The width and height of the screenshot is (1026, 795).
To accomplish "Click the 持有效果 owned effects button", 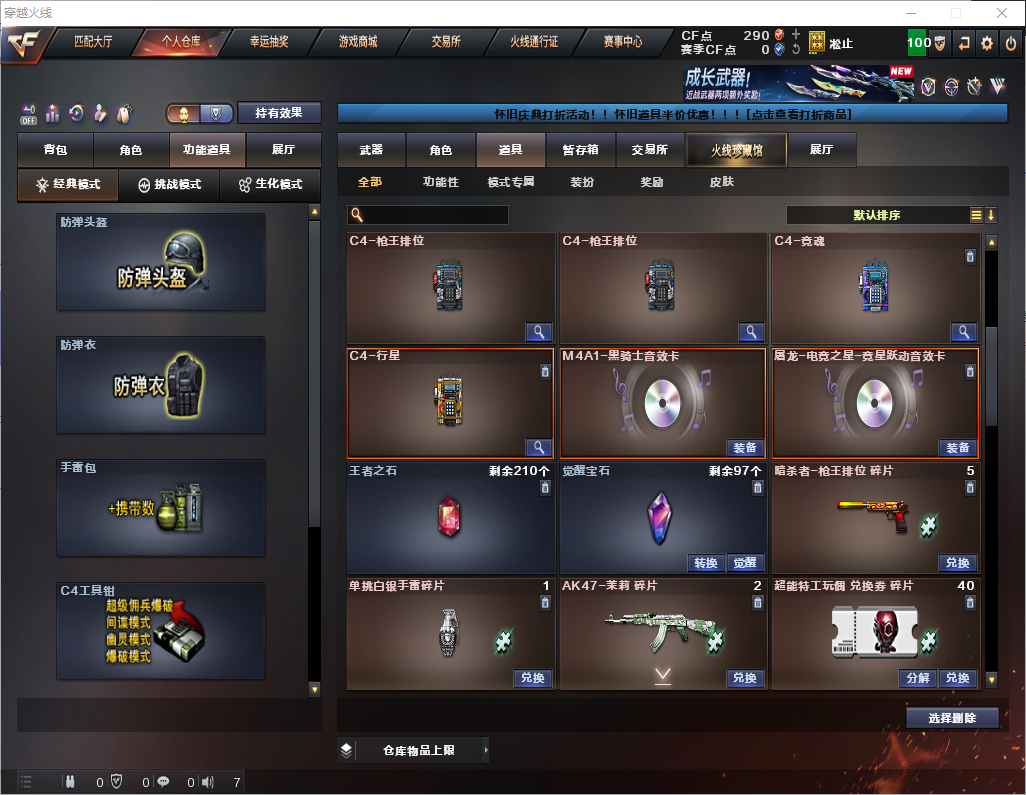I will point(279,113).
